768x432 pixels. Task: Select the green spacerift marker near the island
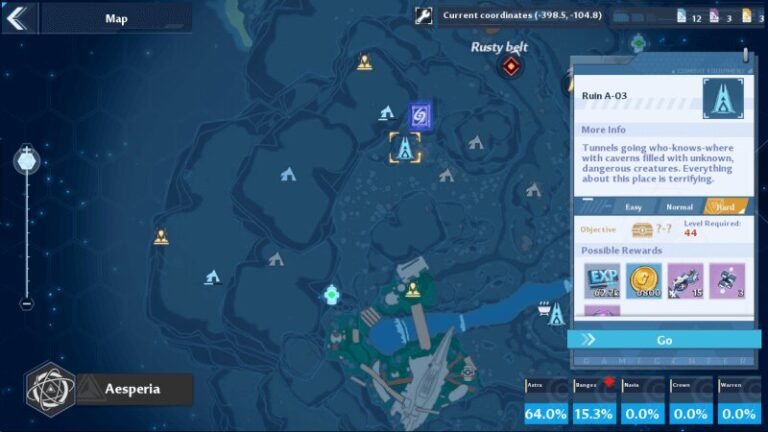pos(332,294)
